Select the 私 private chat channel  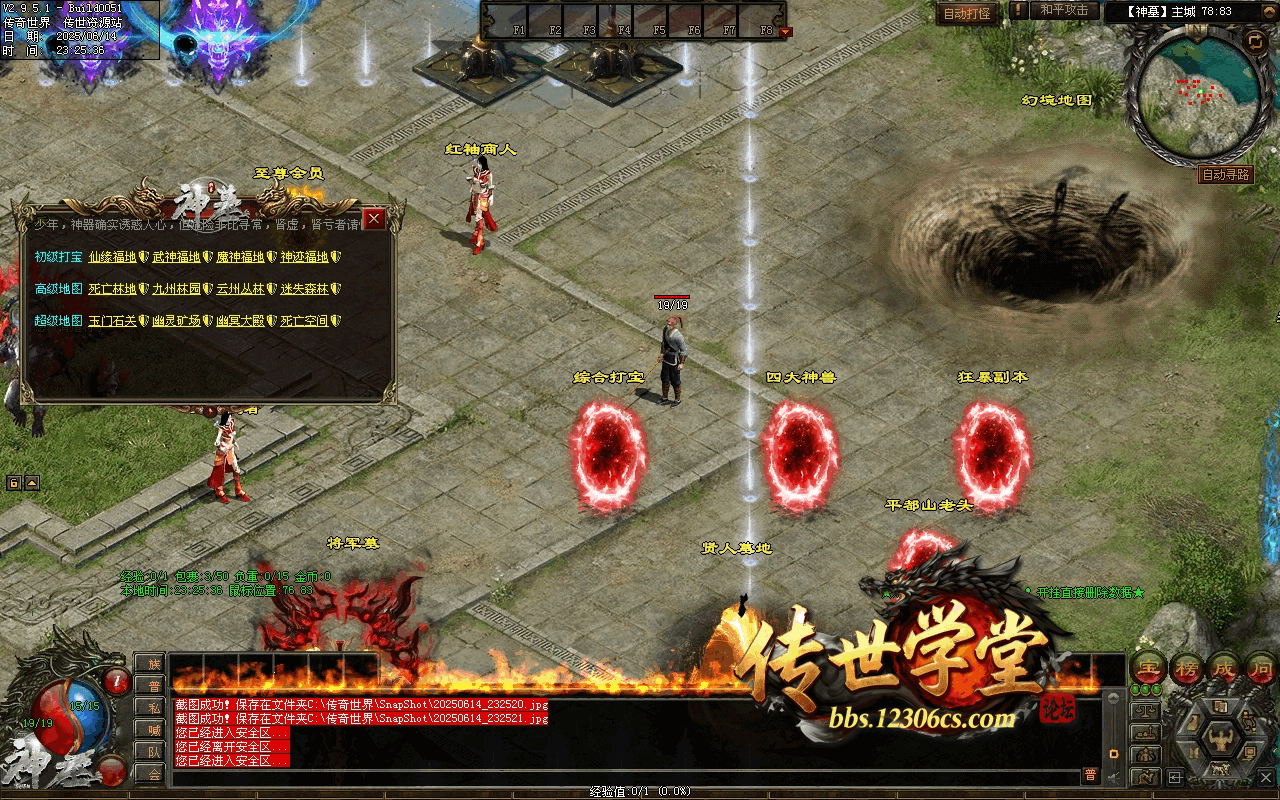[x=153, y=707]
